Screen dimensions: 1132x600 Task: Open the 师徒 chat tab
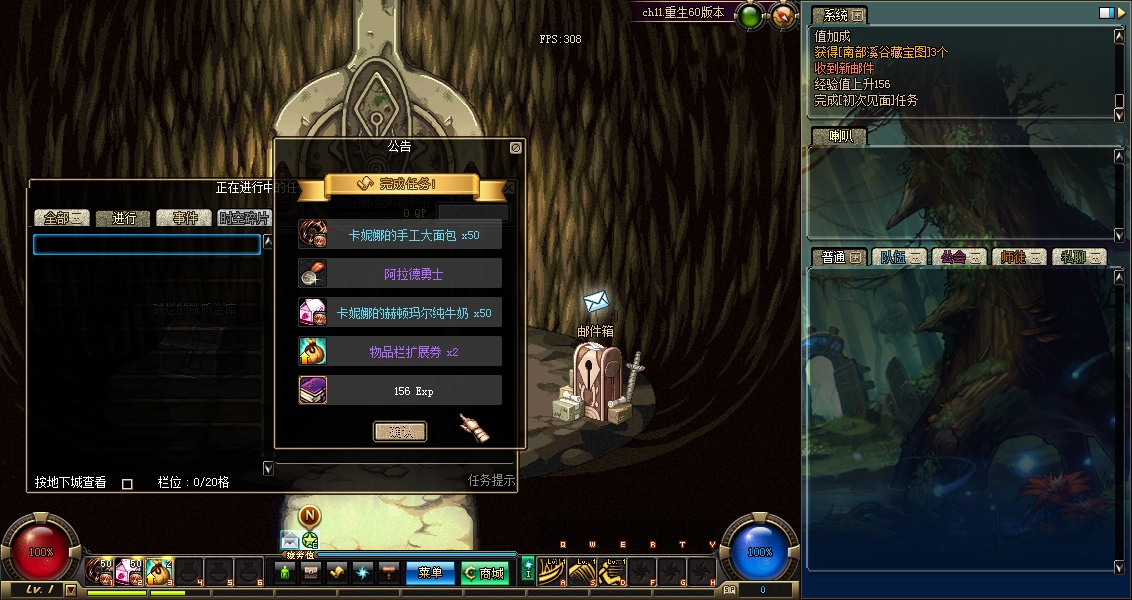pos(1019,257)
